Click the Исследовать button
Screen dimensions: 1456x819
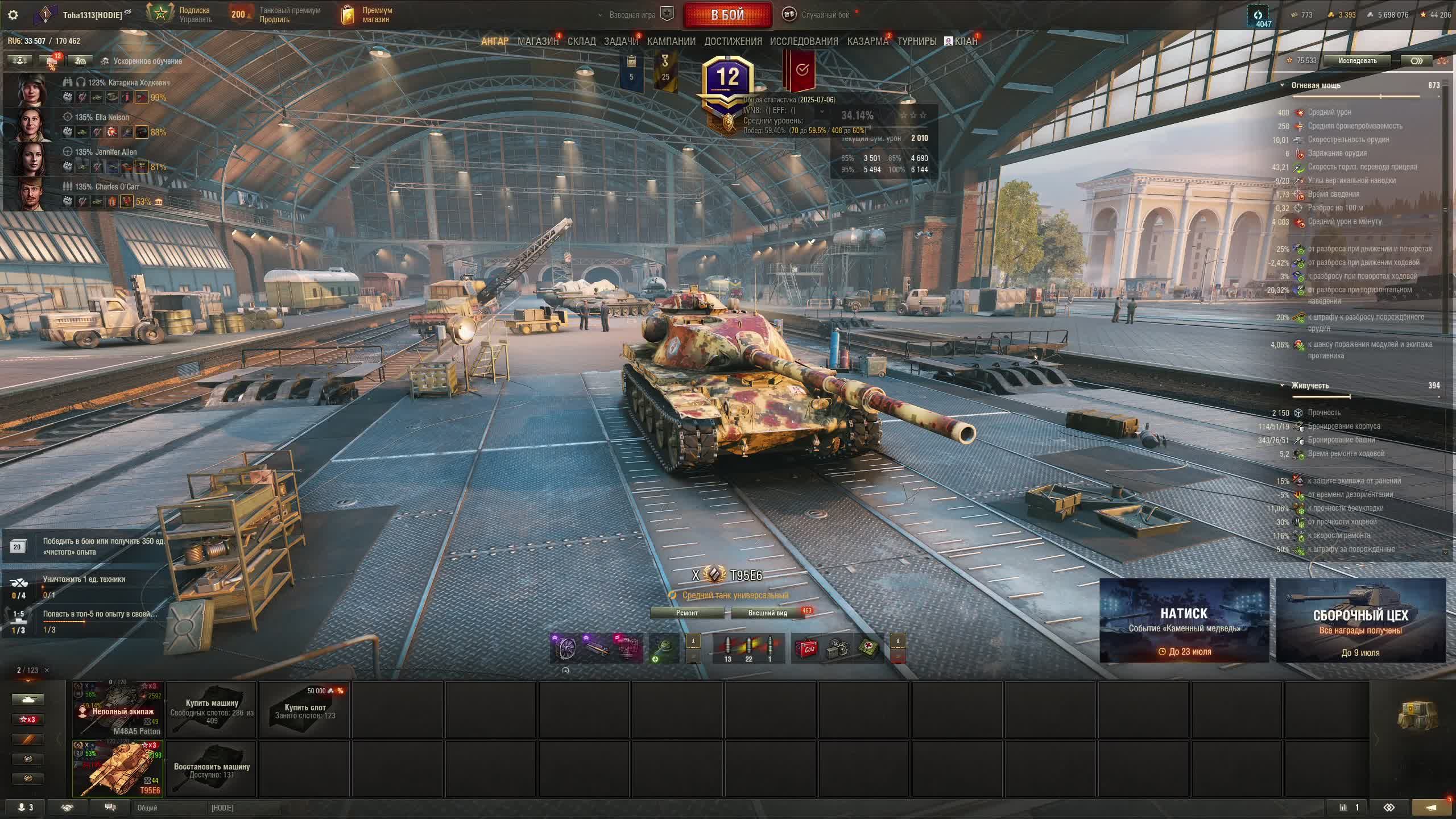coord(1357,61)
